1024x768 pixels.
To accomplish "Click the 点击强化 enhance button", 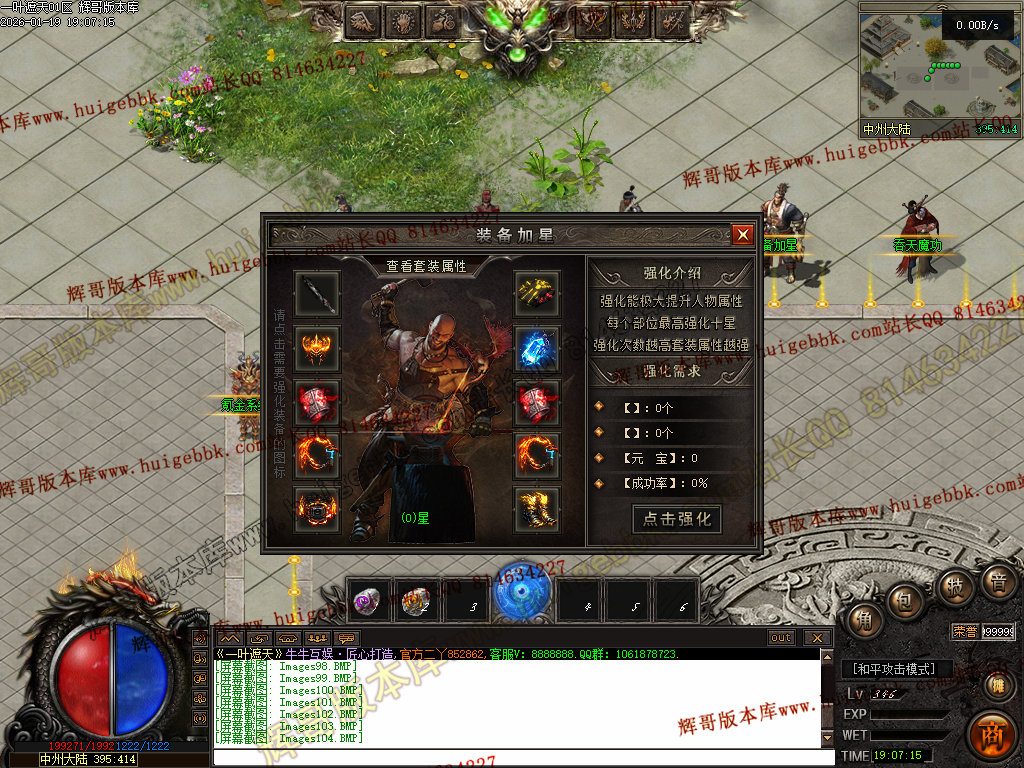I will [677, 519].
